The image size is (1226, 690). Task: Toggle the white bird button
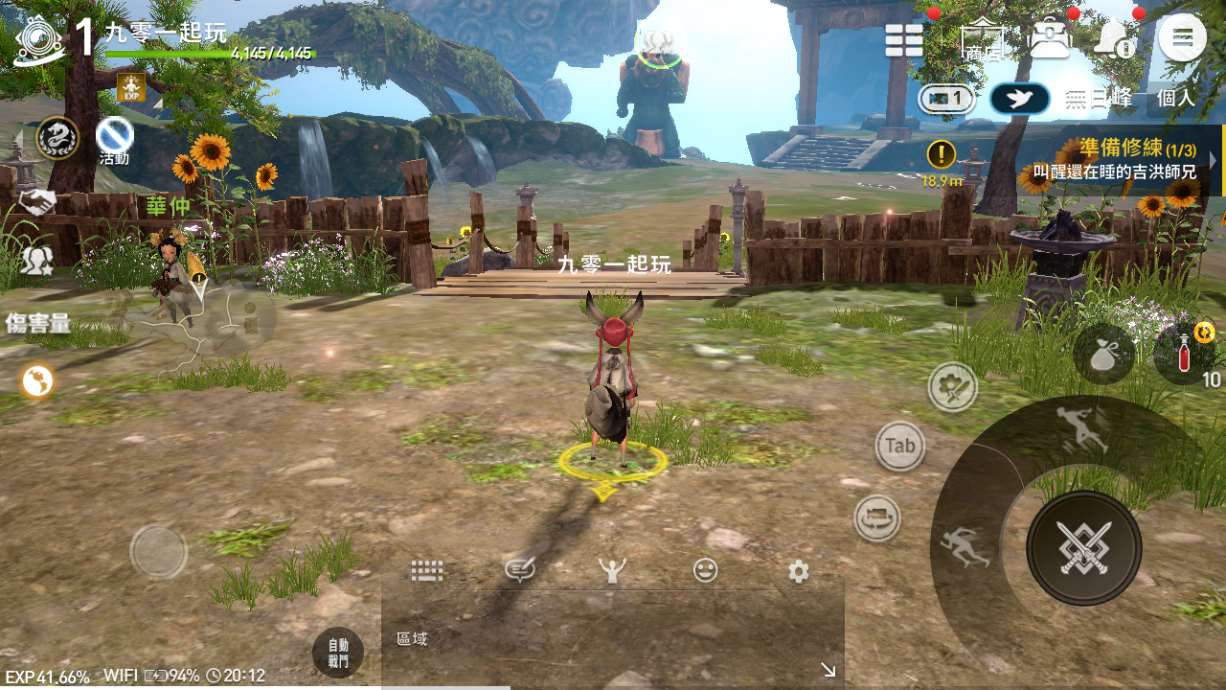pyautogui.click(x=1019, y=98)
